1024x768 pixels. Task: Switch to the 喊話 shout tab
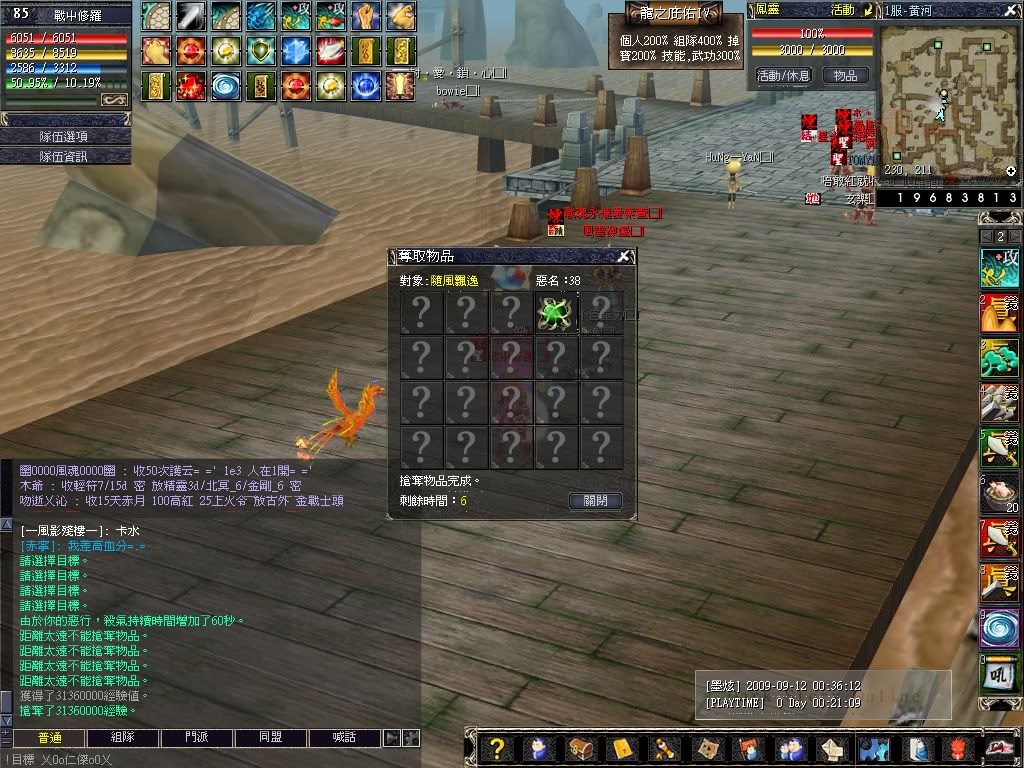(x=344, y=738)
